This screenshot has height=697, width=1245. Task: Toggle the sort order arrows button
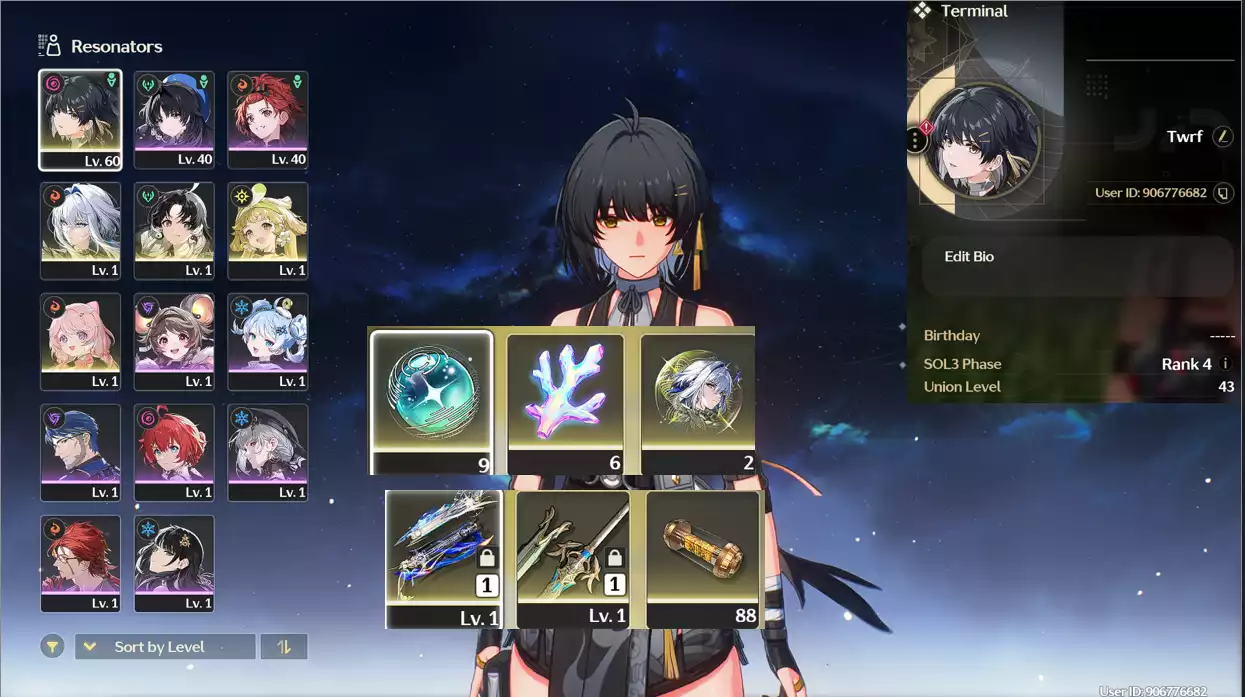(x=284, y=647)
